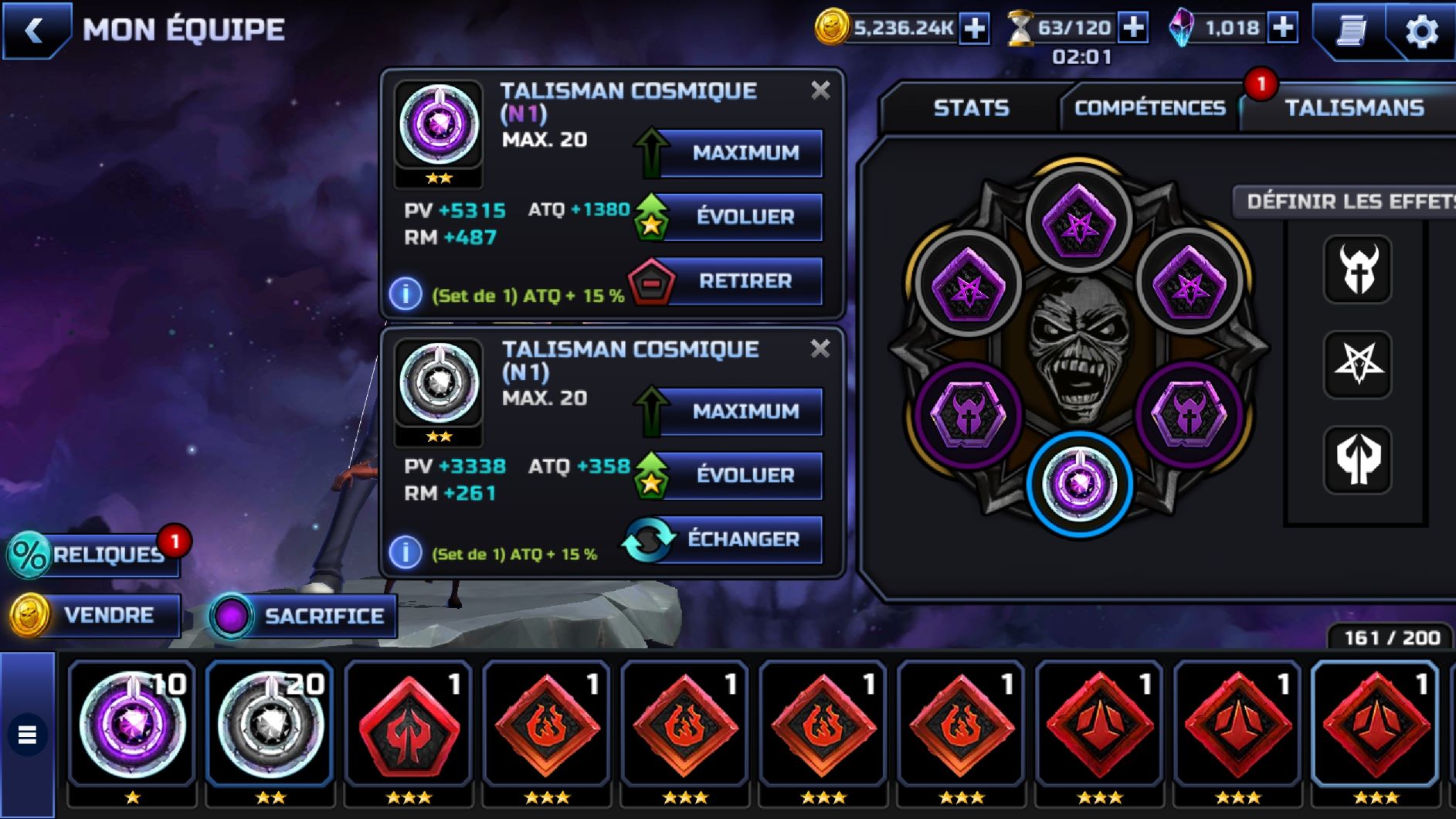
Task: Go back using the top-left arrow
Action: coord(35,31)
